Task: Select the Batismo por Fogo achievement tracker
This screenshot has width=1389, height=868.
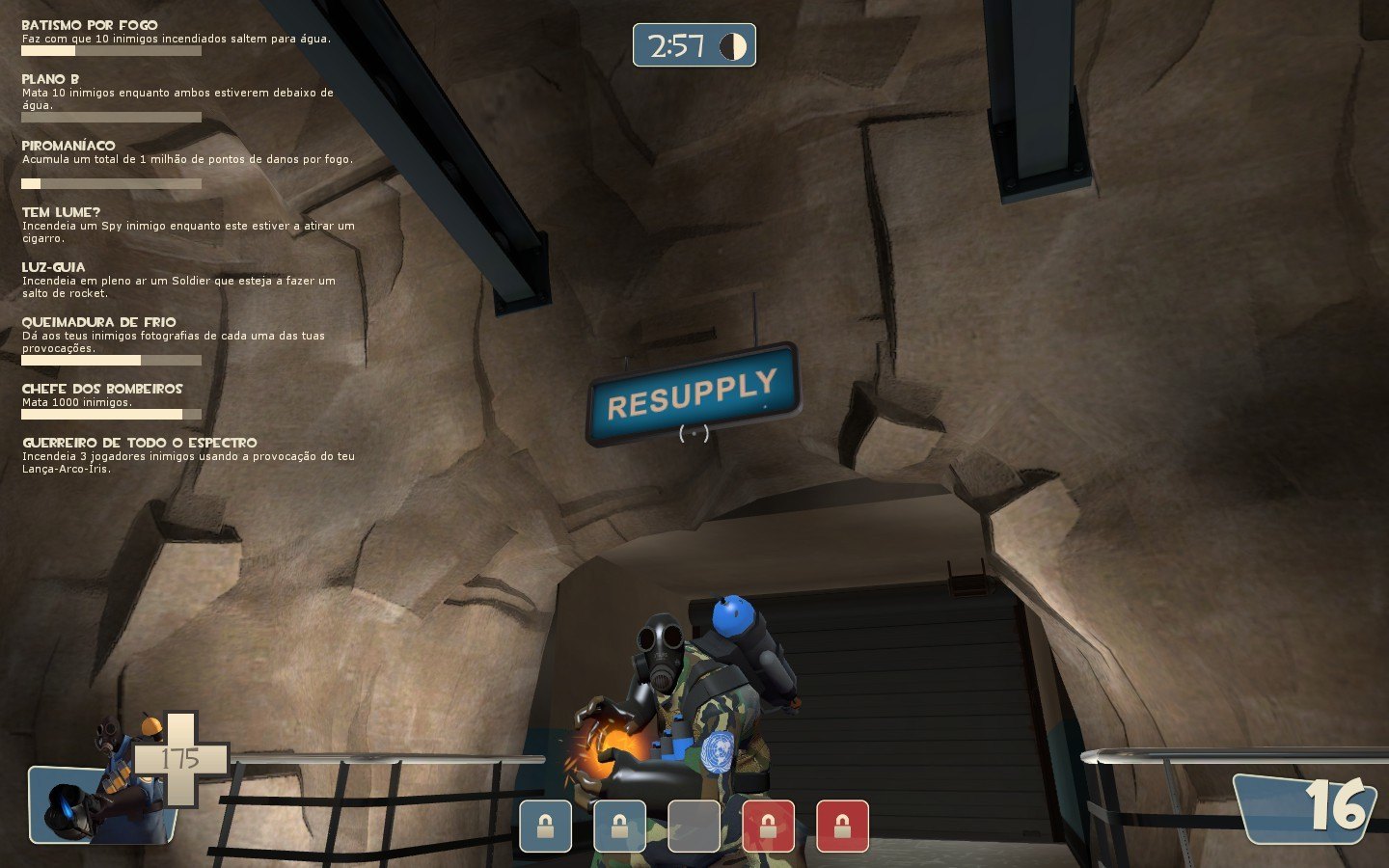Action: [90, 25]
